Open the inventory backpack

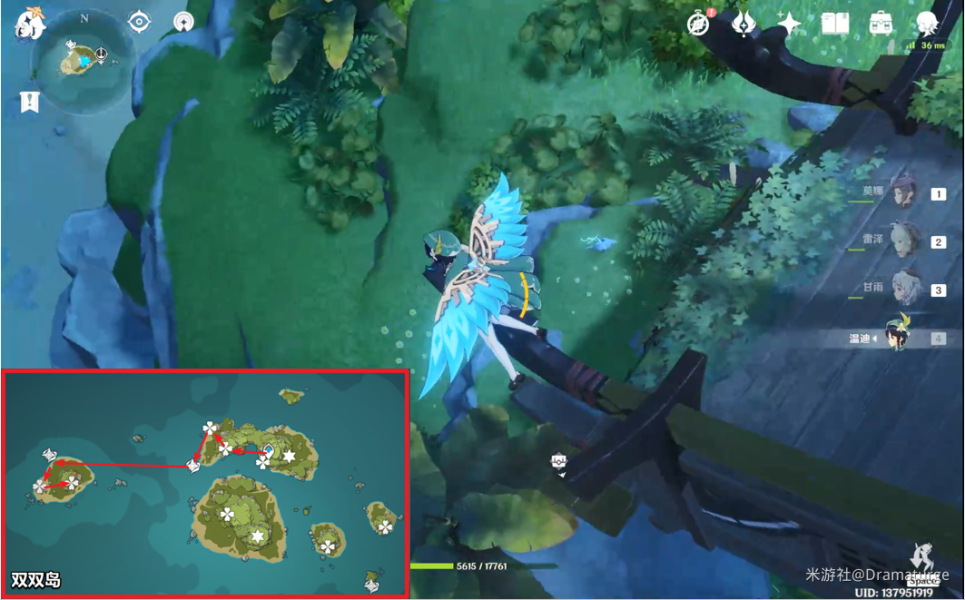[x=880, y=24]
